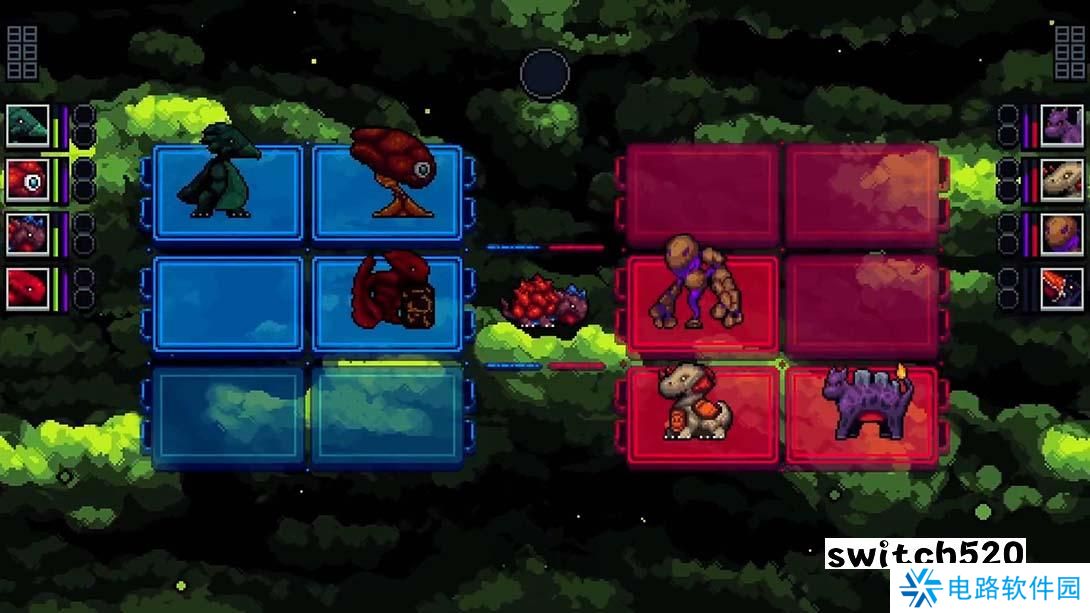Viewport: 1090px width, 613px height.
Task: Select the red blade creature enemy portrait
Action: 1062,289
